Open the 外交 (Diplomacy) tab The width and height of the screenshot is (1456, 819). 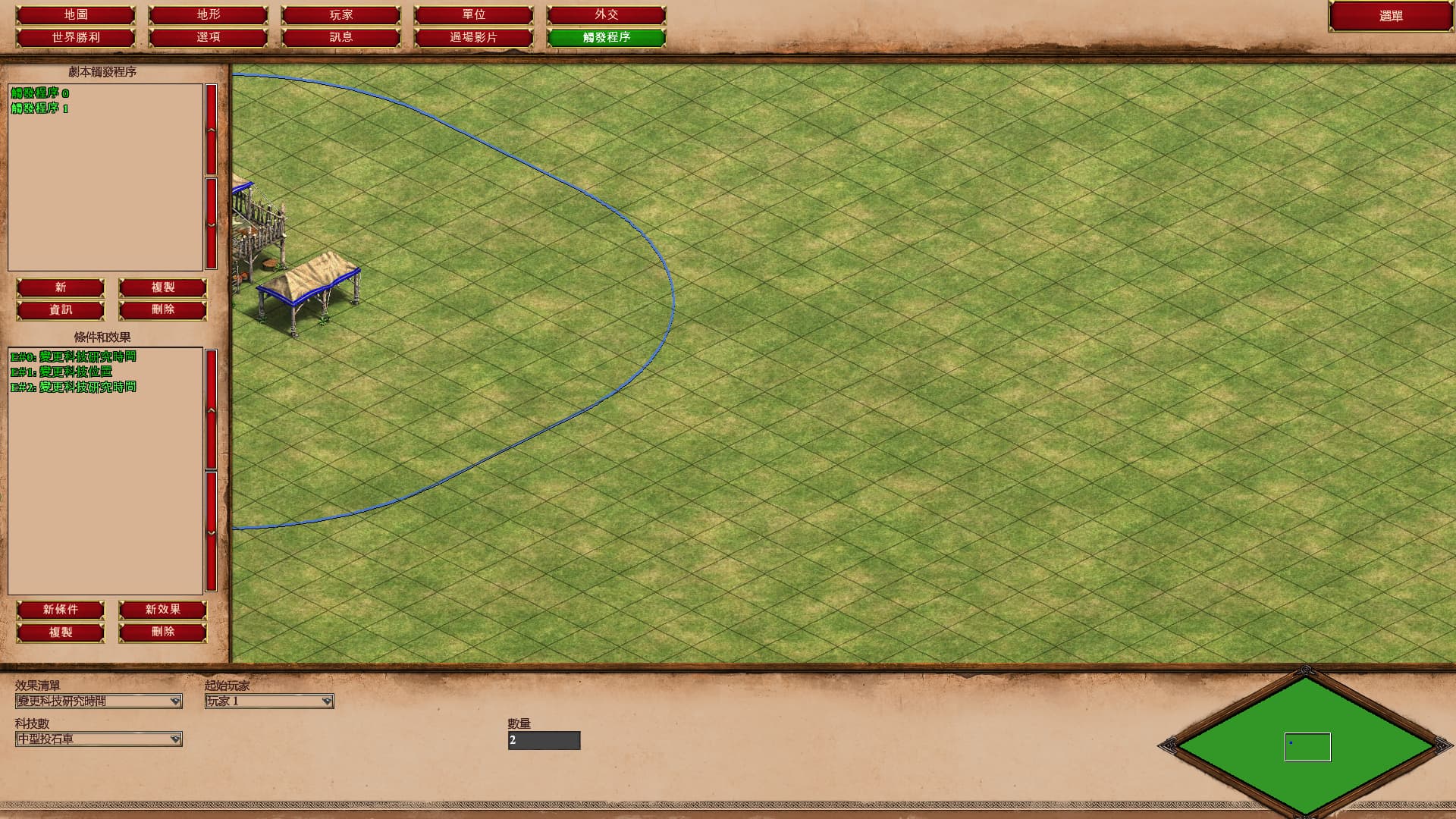pyautogui.click(x=607, y=14)
